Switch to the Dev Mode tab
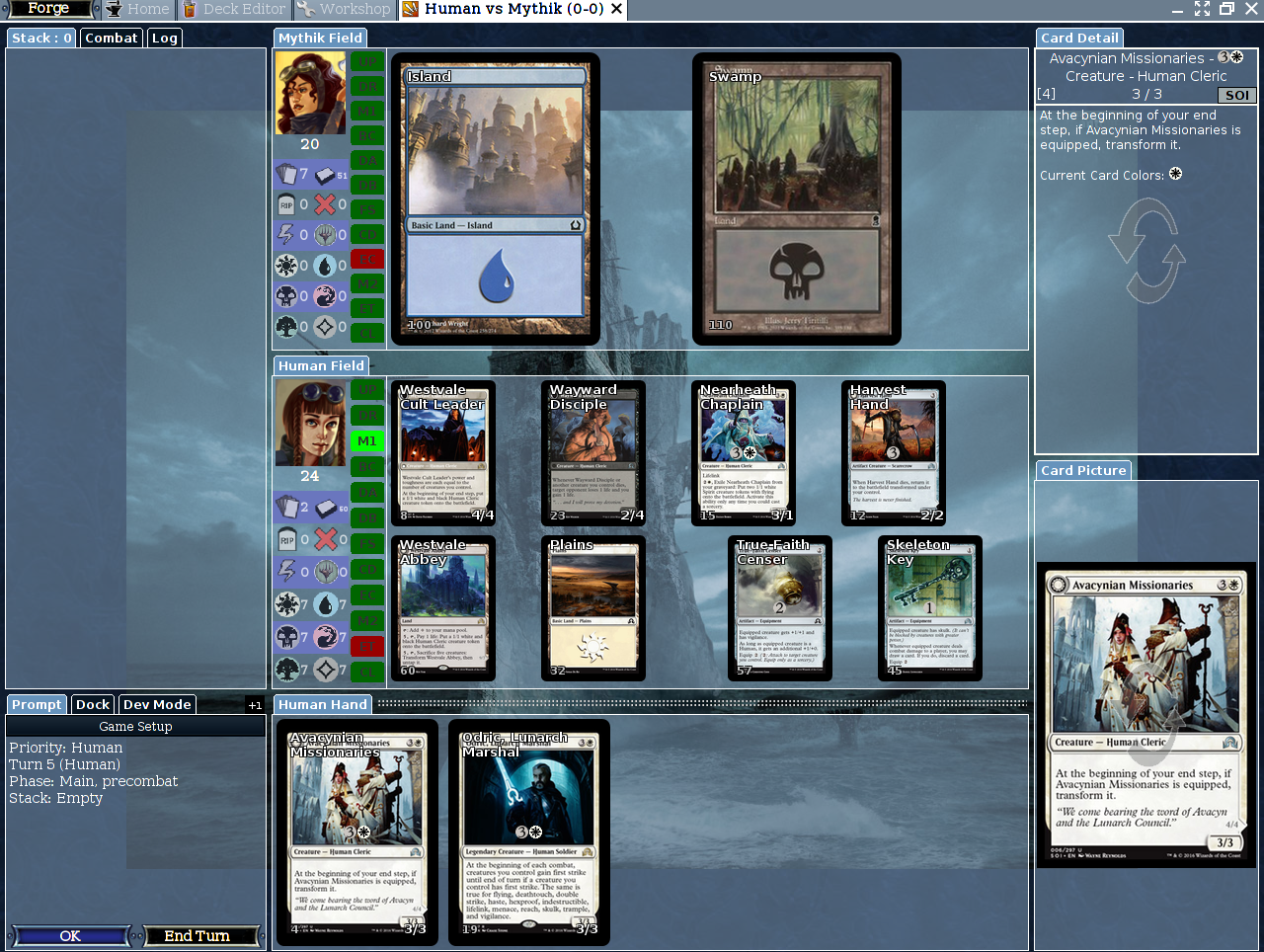 [157, 704]
